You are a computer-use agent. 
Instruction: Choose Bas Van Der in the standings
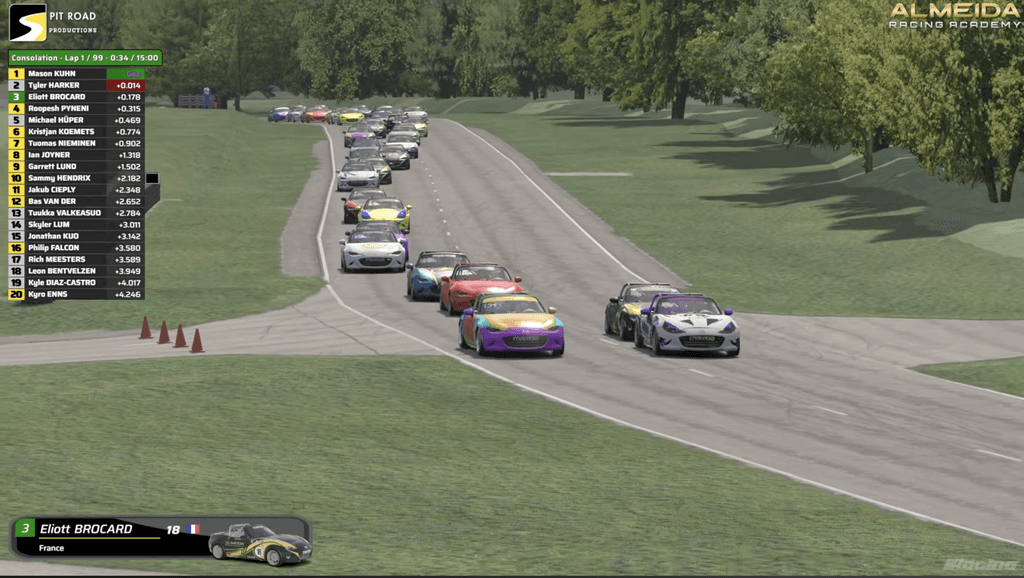(x=76, y=201)
